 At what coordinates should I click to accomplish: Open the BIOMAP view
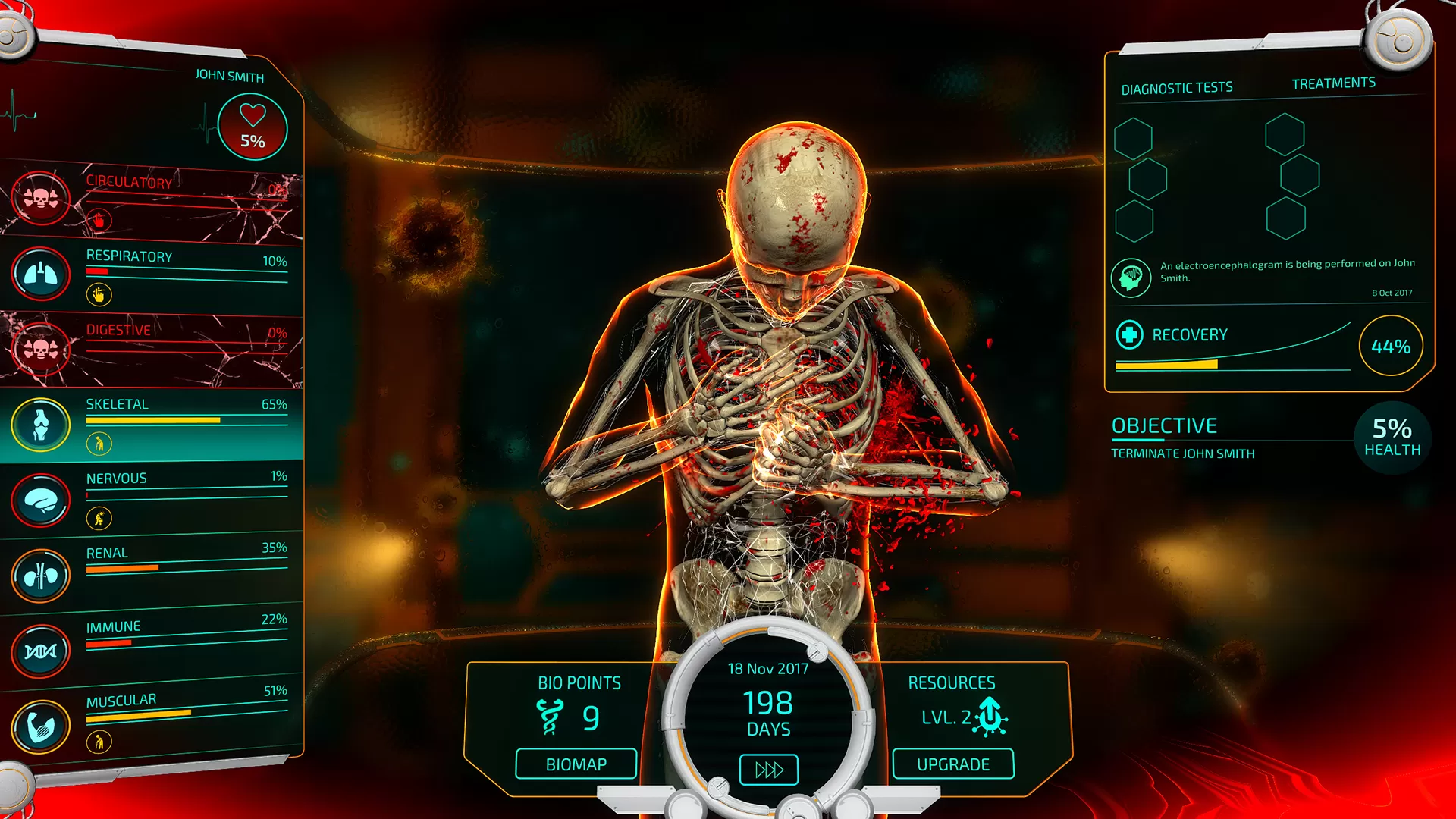[x=576, y=764]
